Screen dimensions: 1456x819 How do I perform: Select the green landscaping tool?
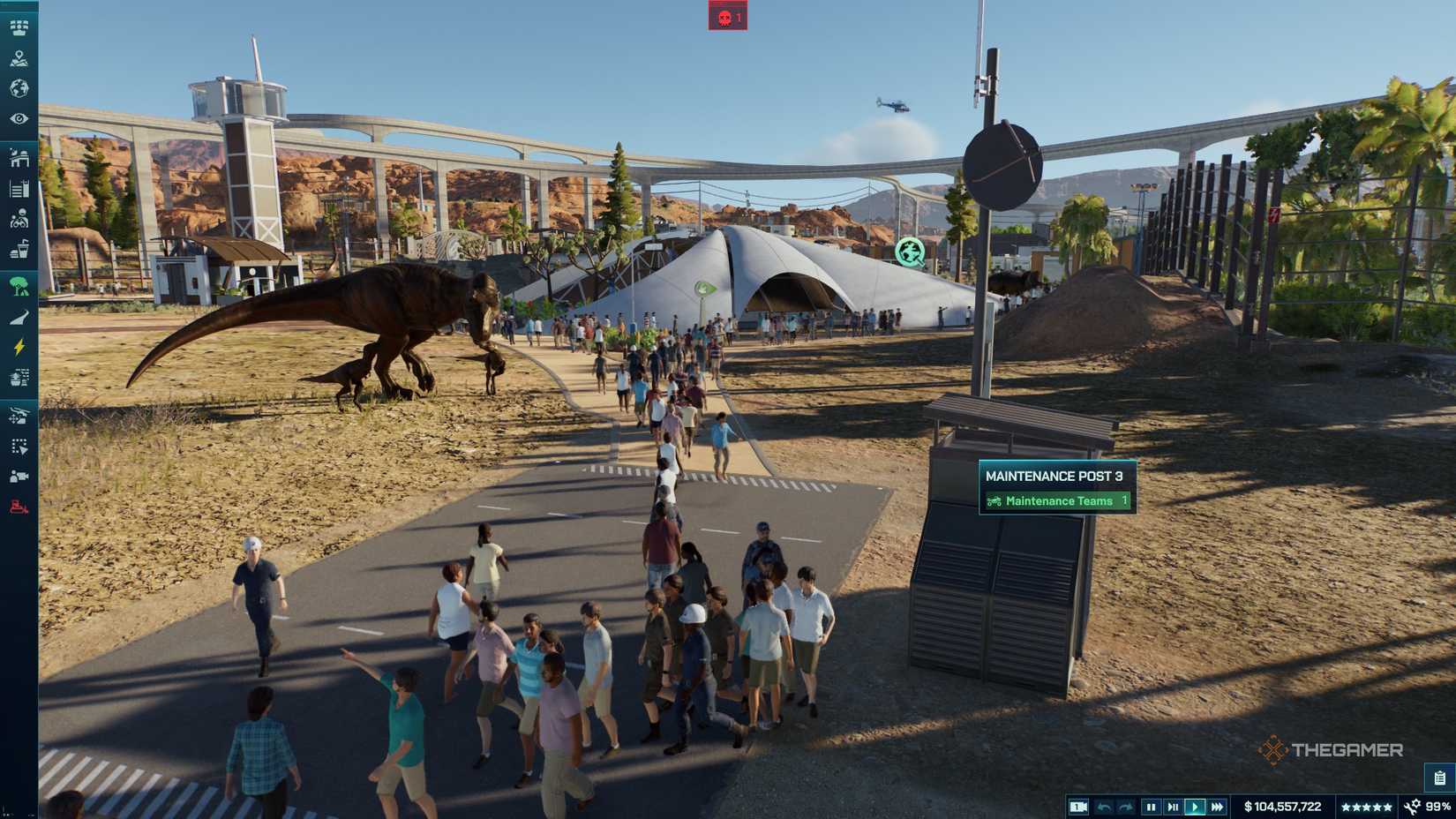point(18,284)
